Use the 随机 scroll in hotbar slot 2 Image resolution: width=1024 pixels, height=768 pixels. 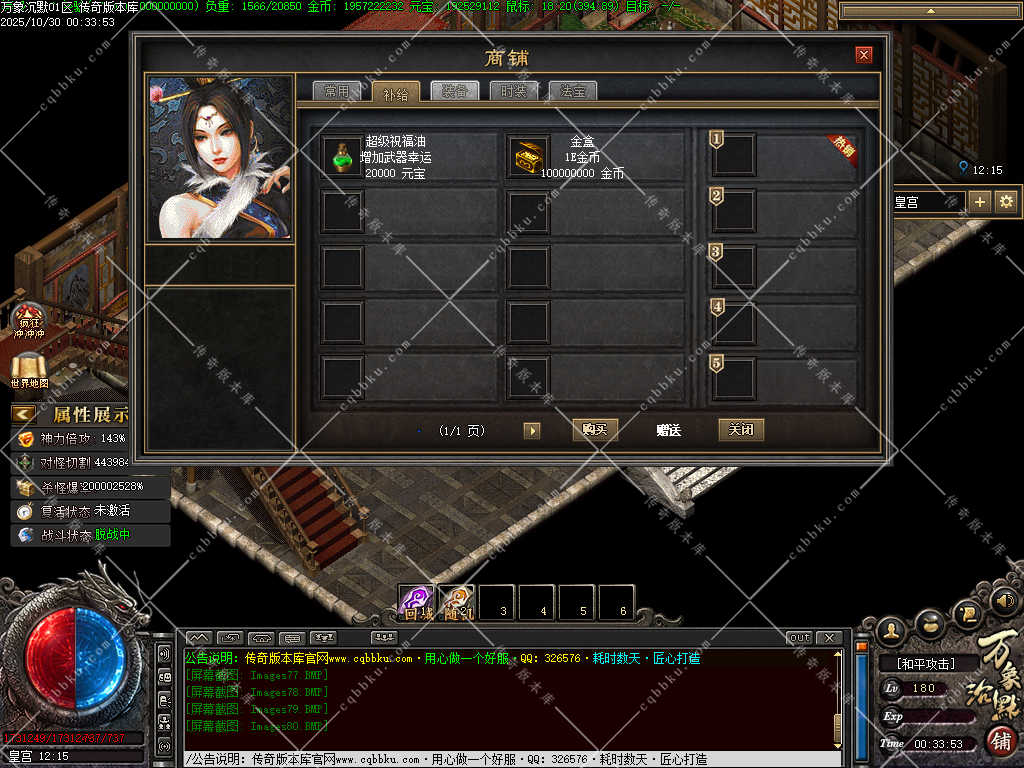pyautogui.click(x=457, y=602)
